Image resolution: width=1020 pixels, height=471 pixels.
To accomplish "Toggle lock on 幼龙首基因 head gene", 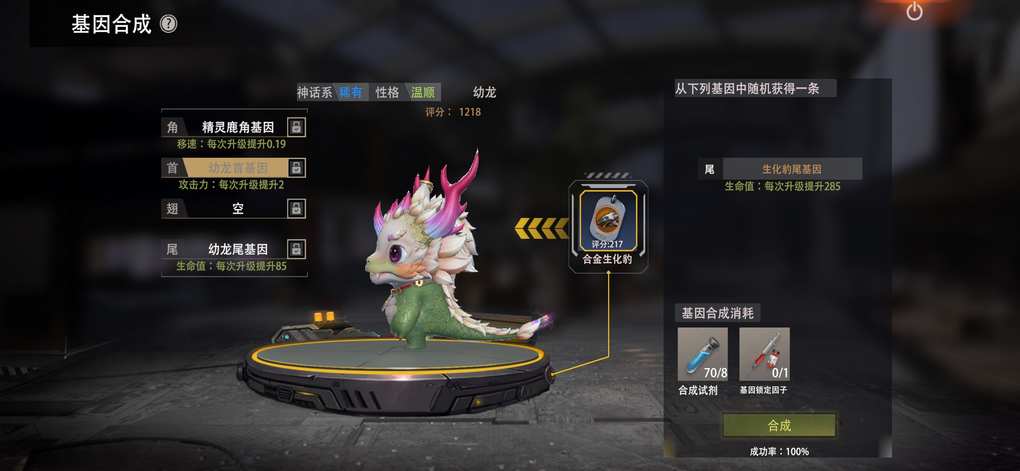I will coord(296,168).
